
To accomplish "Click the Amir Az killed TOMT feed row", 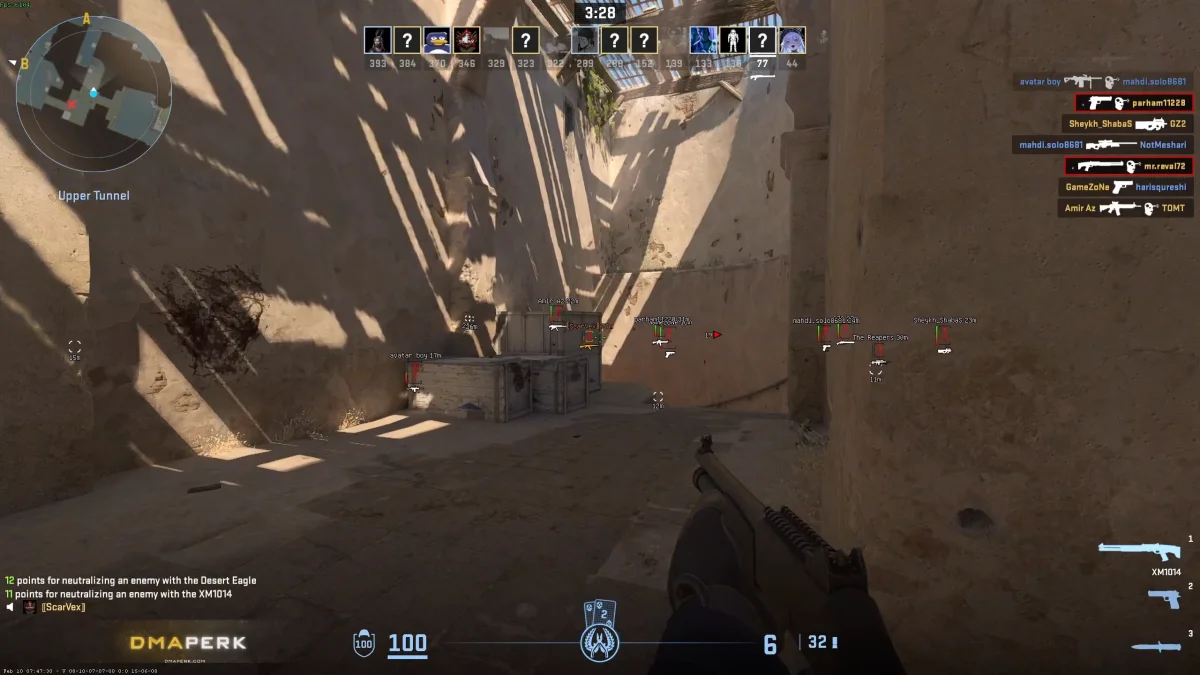I will pyautogui.click(x=1126, y=208).
